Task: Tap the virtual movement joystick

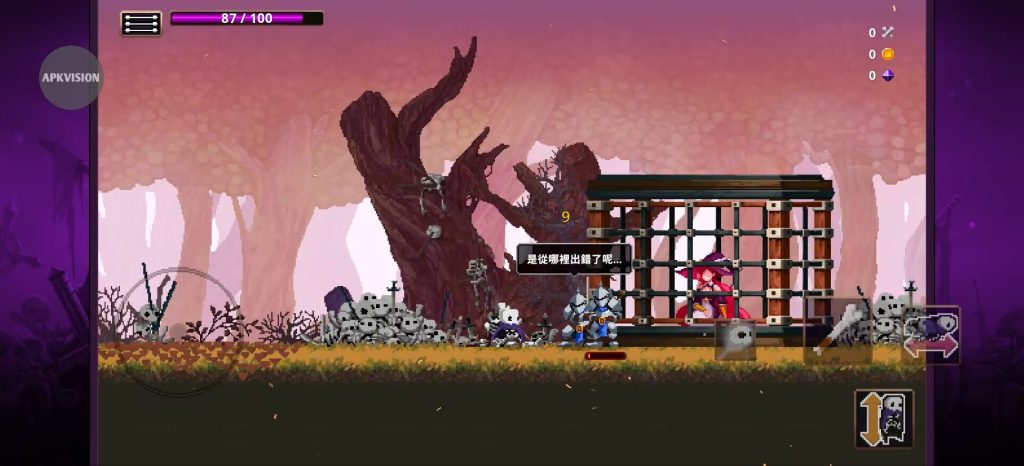Action: 179,329
